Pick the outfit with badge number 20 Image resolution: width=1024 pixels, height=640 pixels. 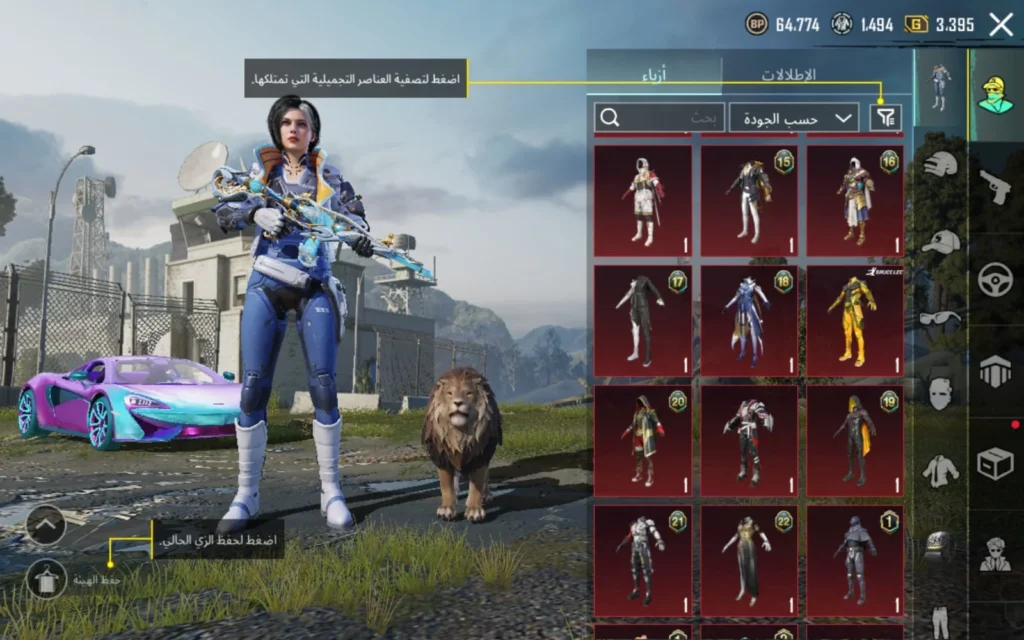(x=643, y=440)
